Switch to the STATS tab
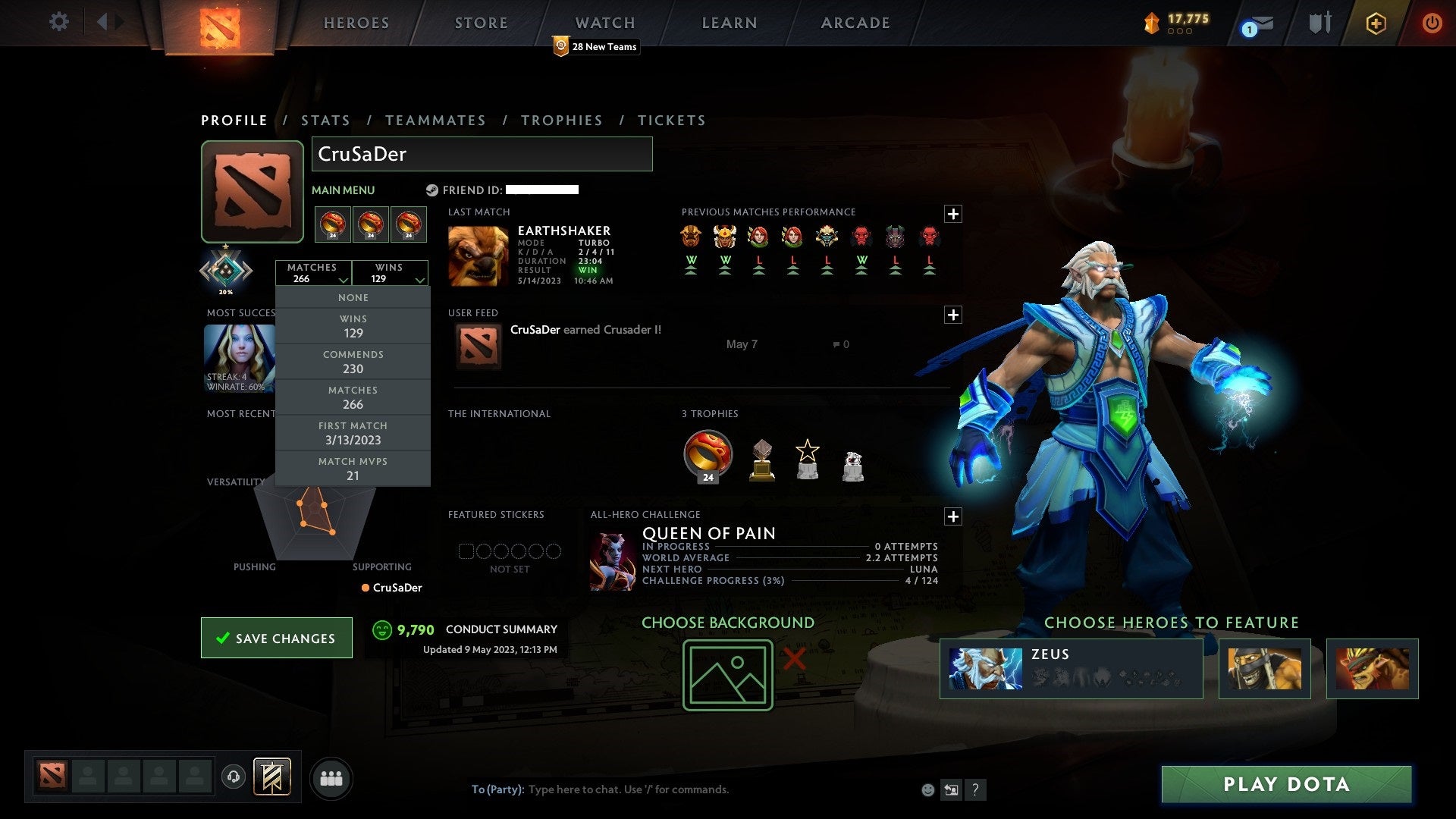The height and width of the screenshot is (819, 1456). point(325,120)
